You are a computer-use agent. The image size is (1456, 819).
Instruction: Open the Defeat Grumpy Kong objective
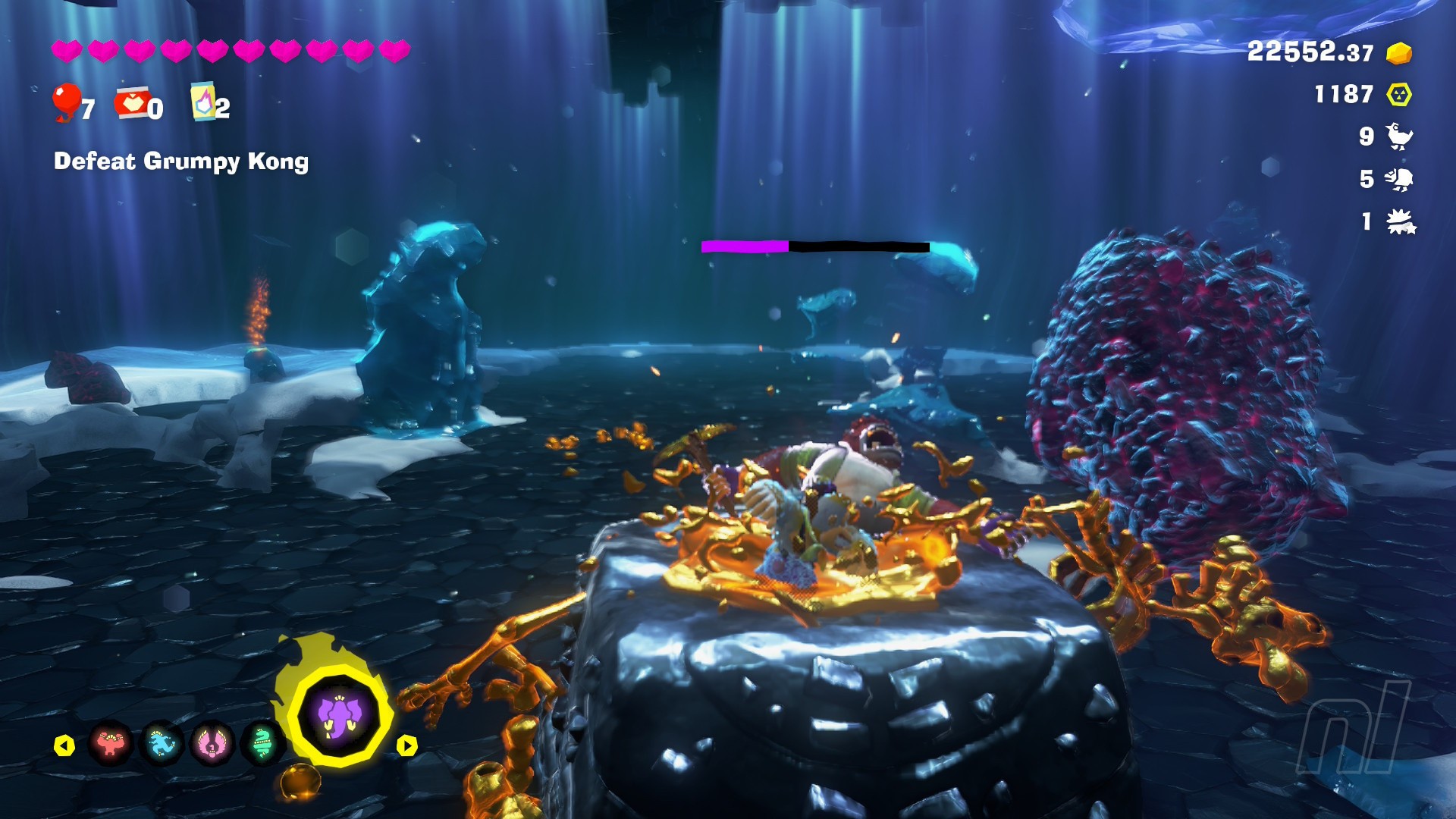[181, 162]
